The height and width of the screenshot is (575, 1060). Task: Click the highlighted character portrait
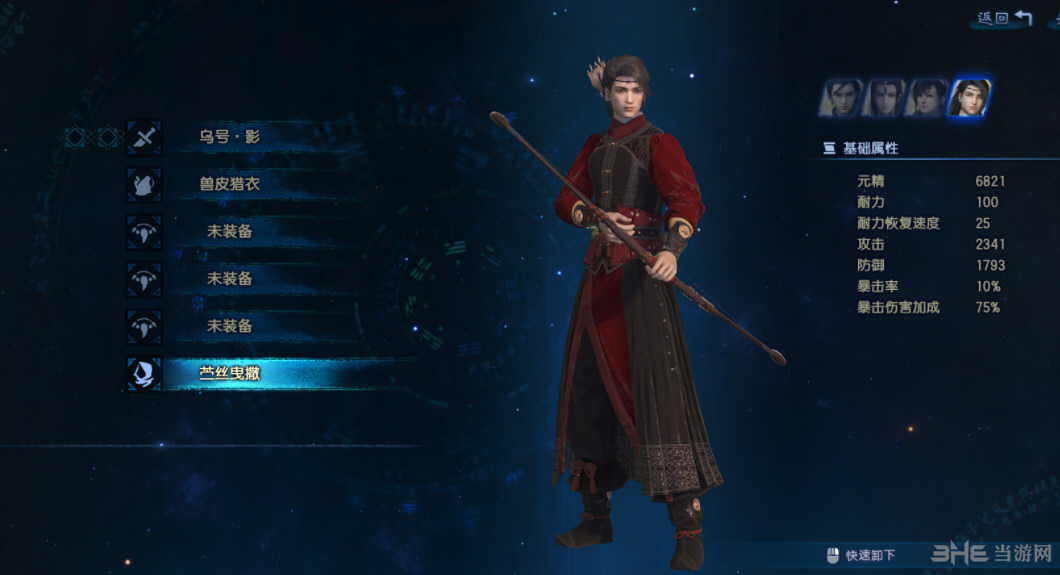click(969, 97)
